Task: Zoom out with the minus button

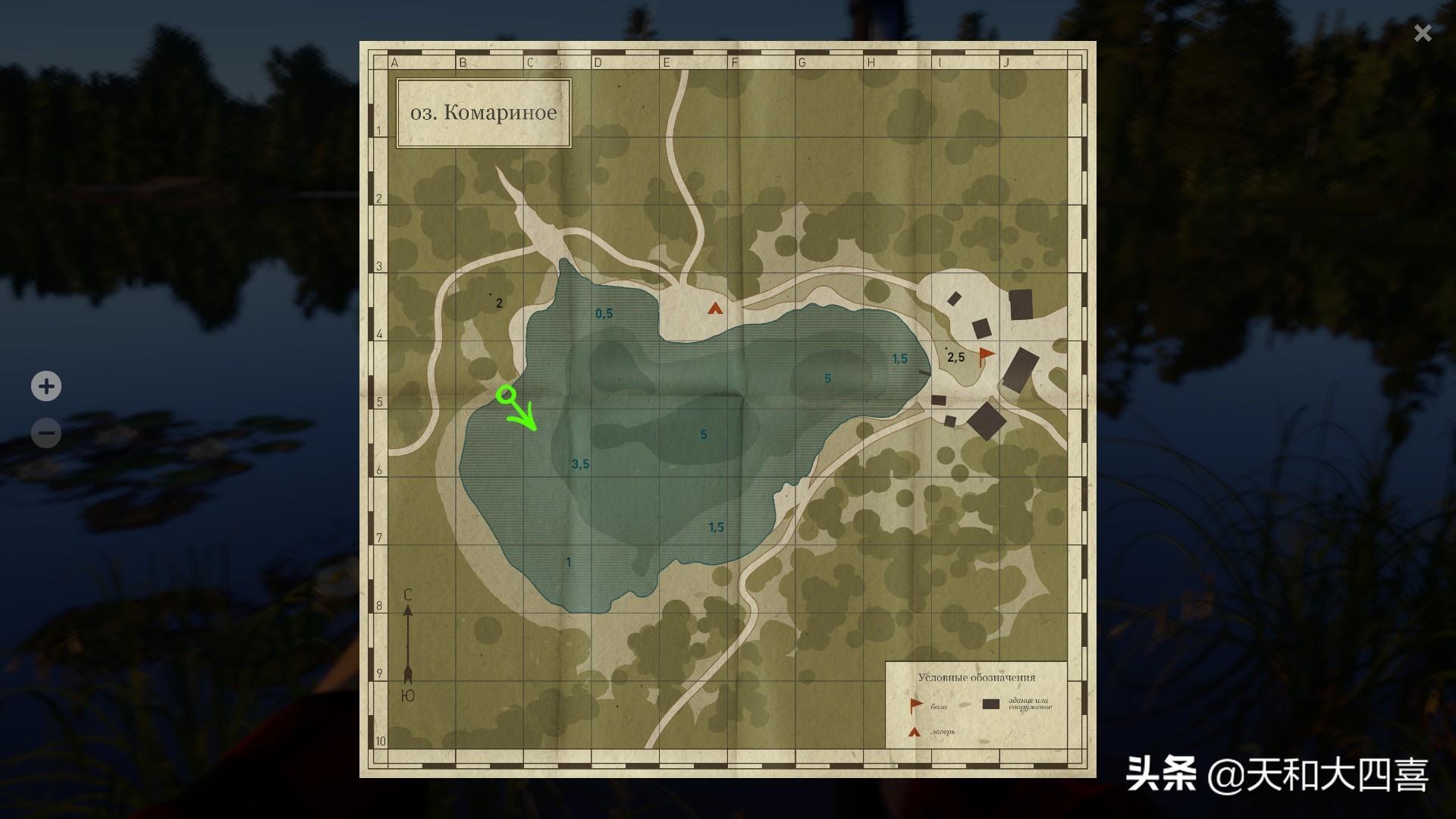Action: point(46,433)
